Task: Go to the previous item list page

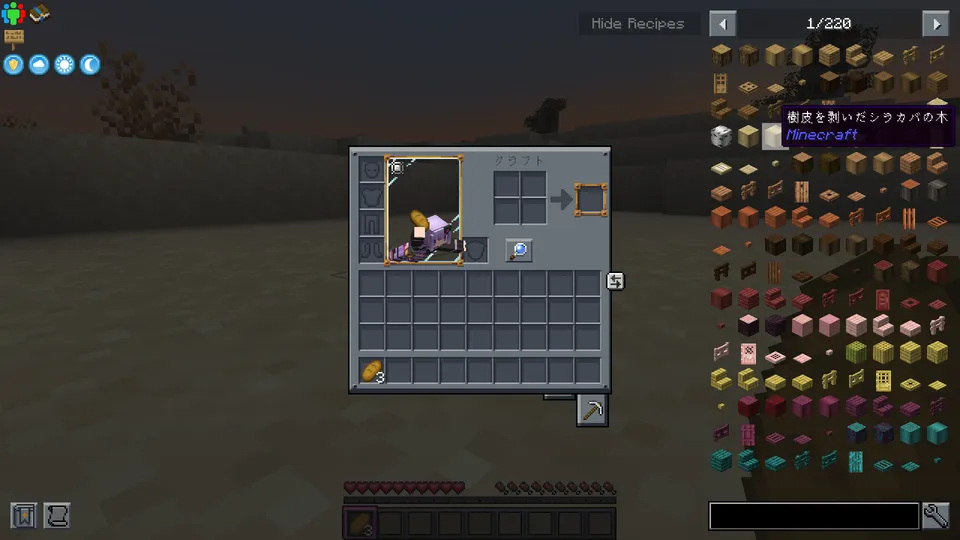Action: pos(722,24)
